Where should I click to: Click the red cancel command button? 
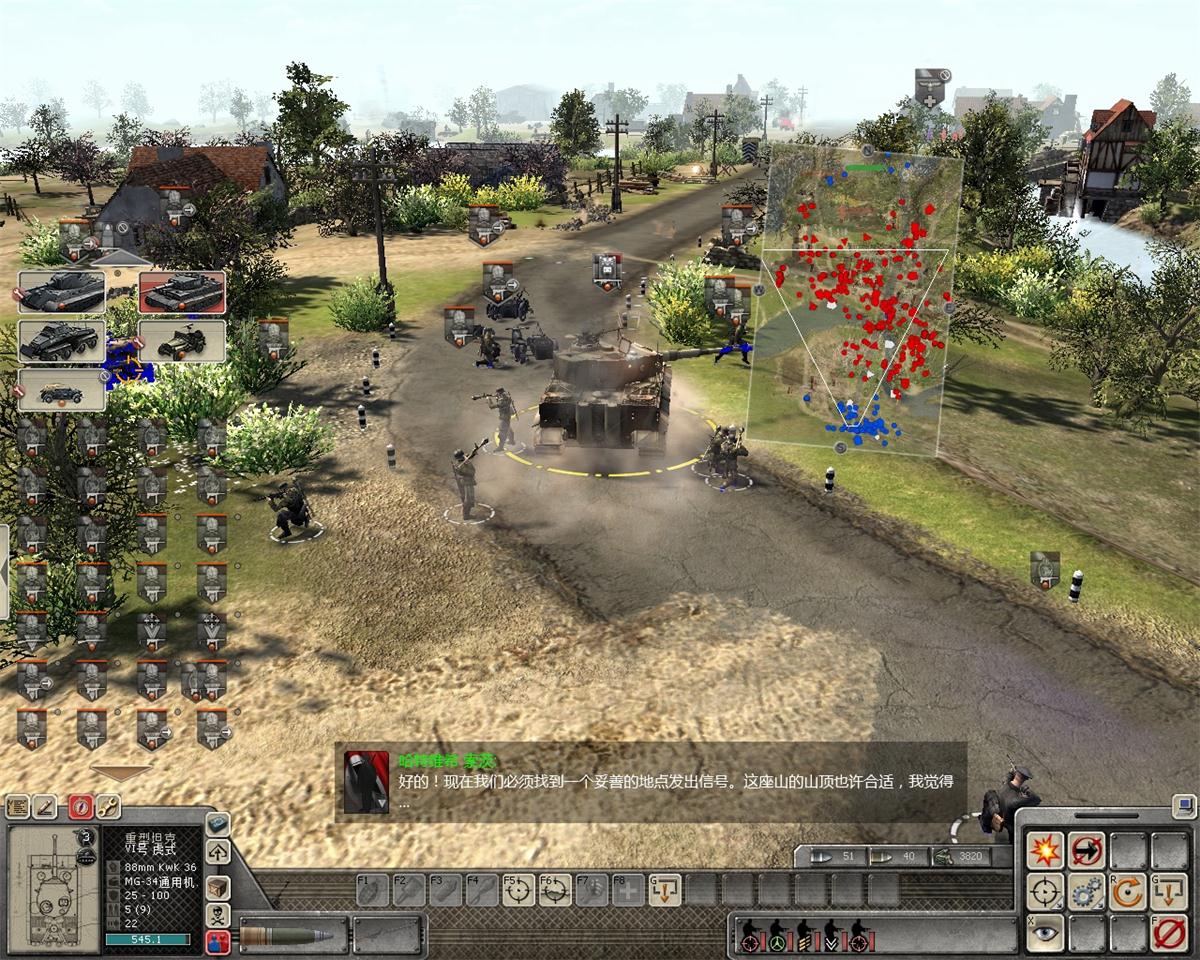click(x=1168, y=932)
